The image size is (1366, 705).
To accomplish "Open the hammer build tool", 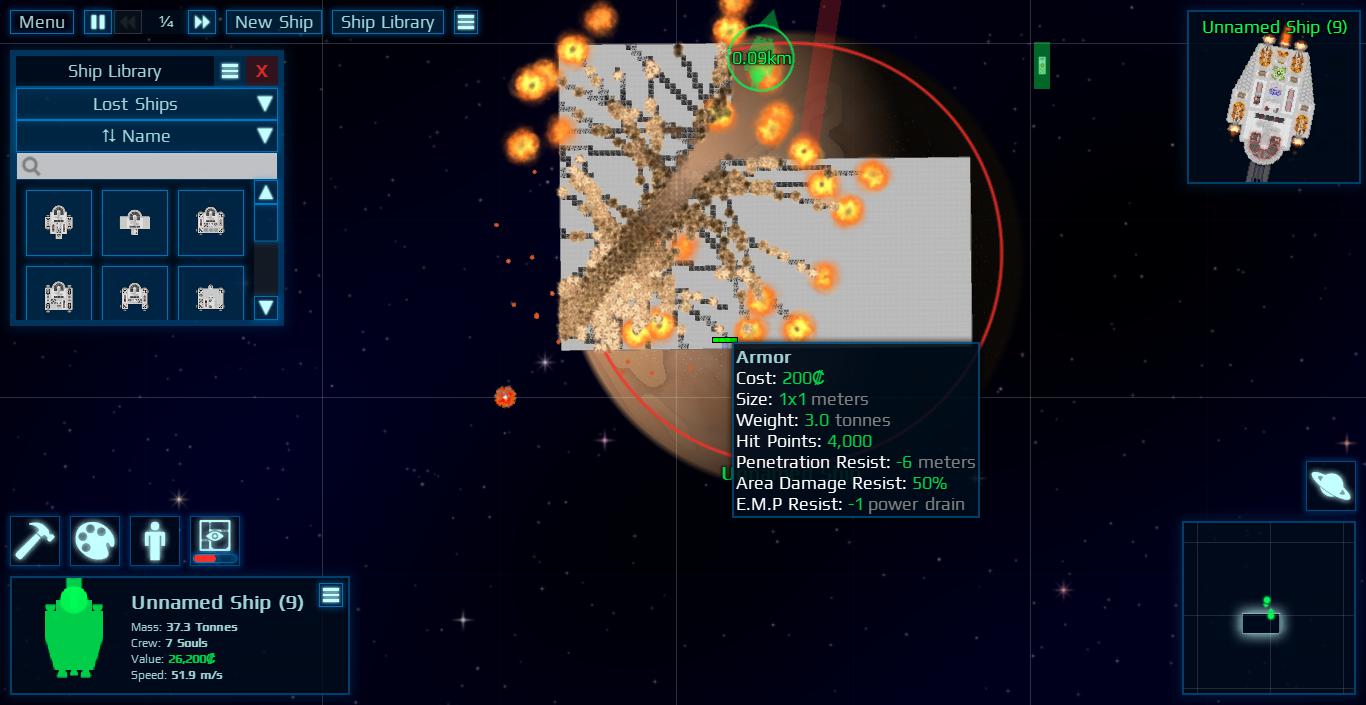I will 35,541.
